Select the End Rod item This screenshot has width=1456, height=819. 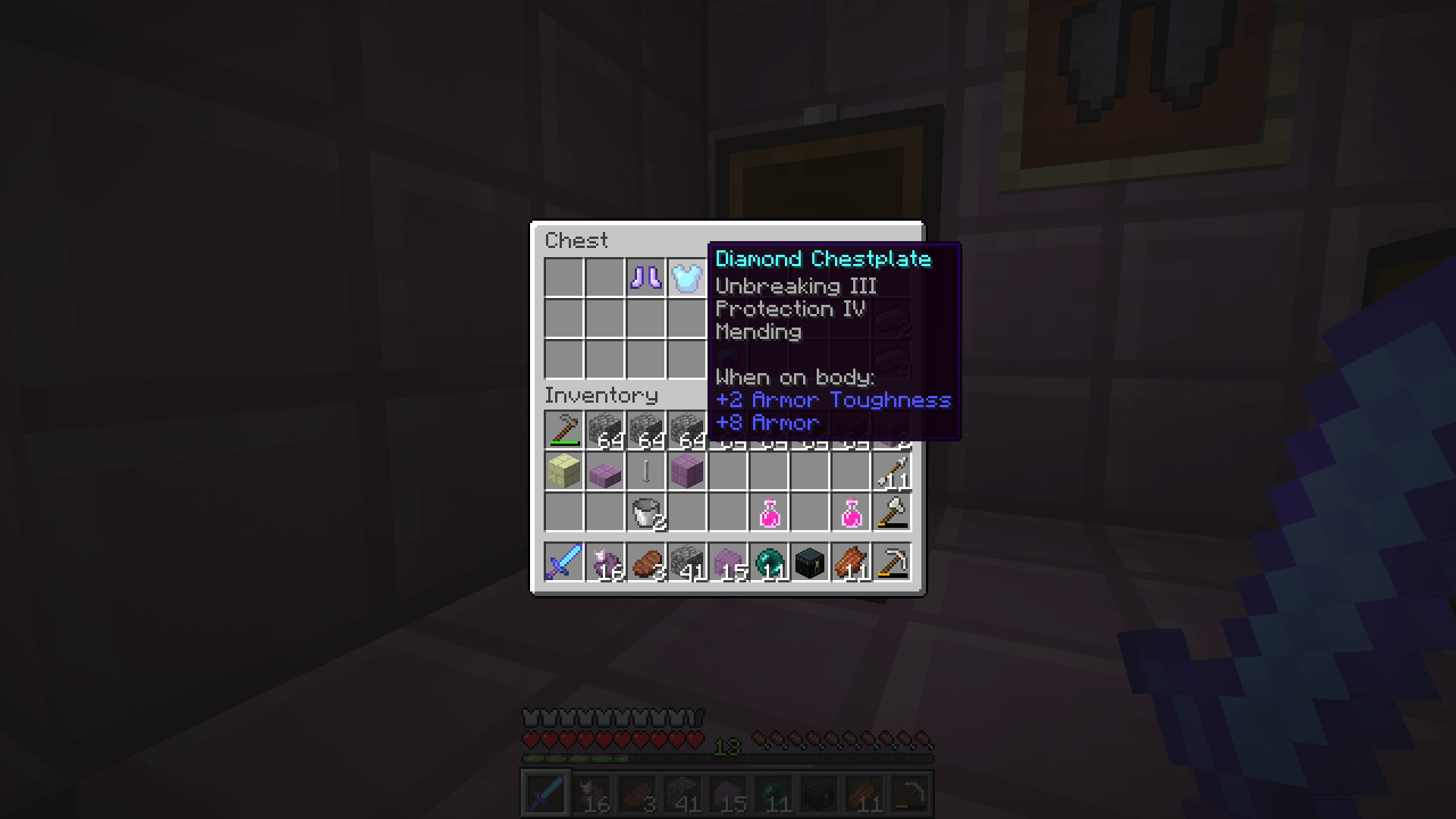tap(645, 471)
